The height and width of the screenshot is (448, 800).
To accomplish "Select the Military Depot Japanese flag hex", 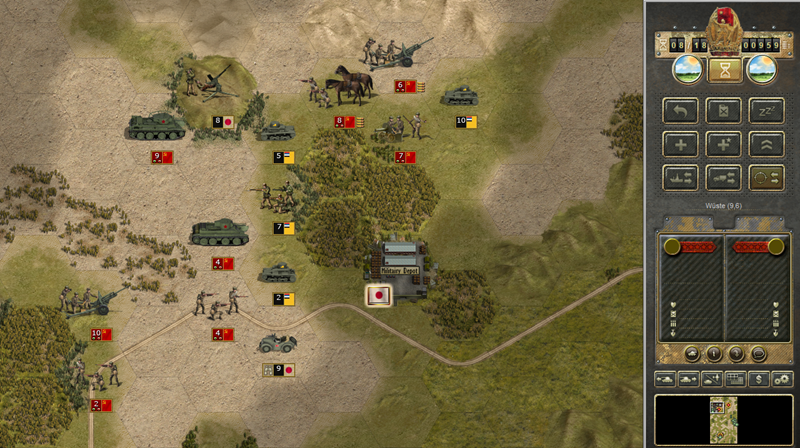I will coord(379,296).
